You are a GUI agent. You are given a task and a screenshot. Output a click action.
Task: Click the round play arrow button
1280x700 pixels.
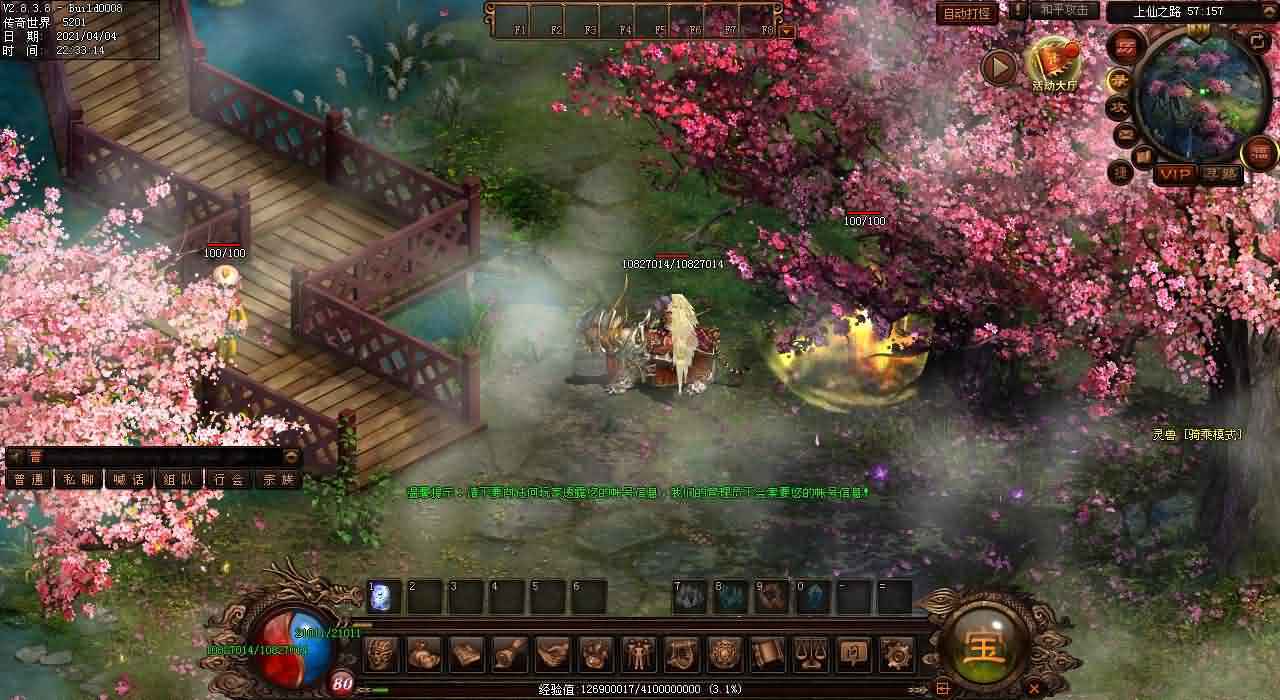click(998, 67)
